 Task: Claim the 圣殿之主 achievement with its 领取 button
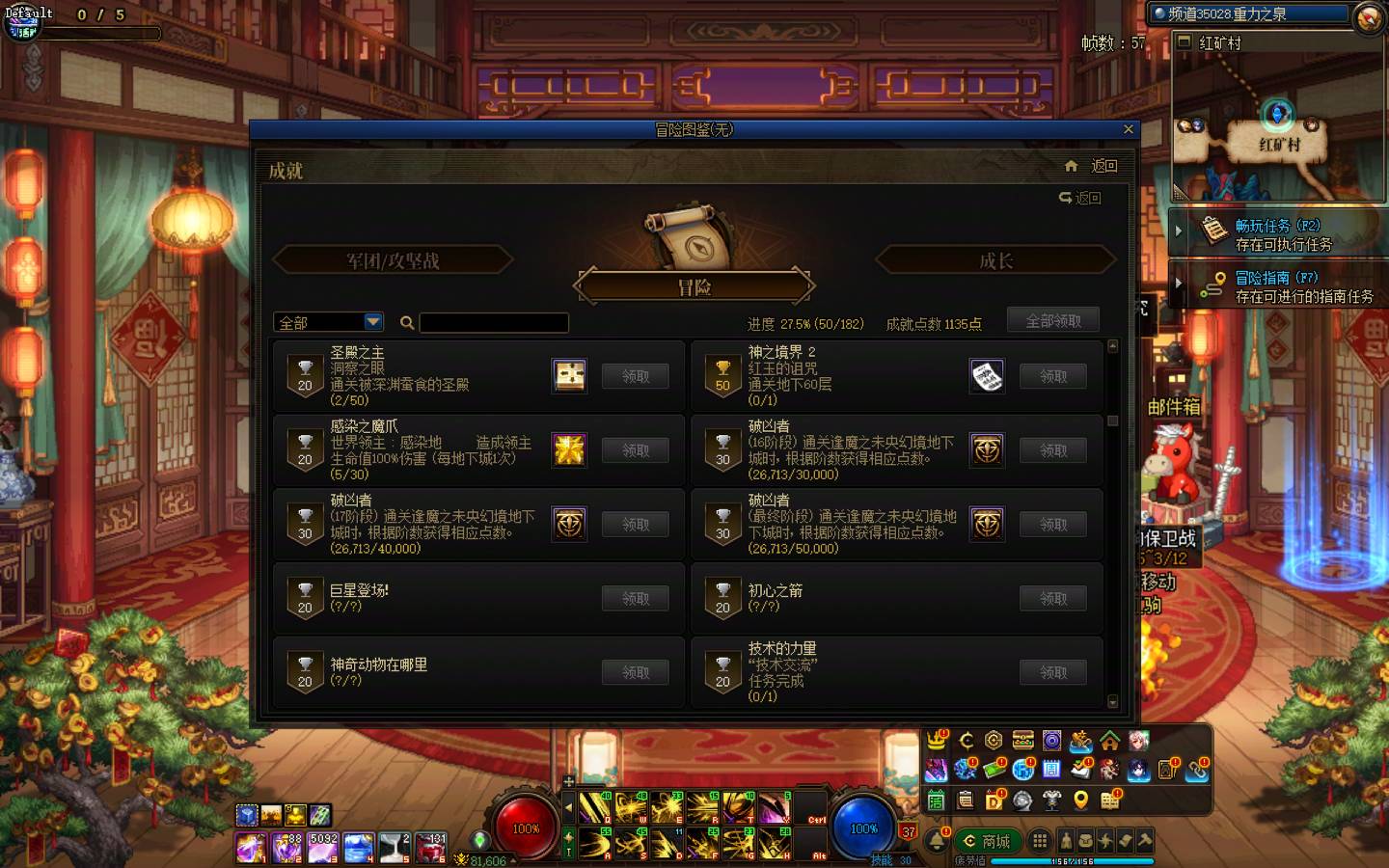click(635, 376)
